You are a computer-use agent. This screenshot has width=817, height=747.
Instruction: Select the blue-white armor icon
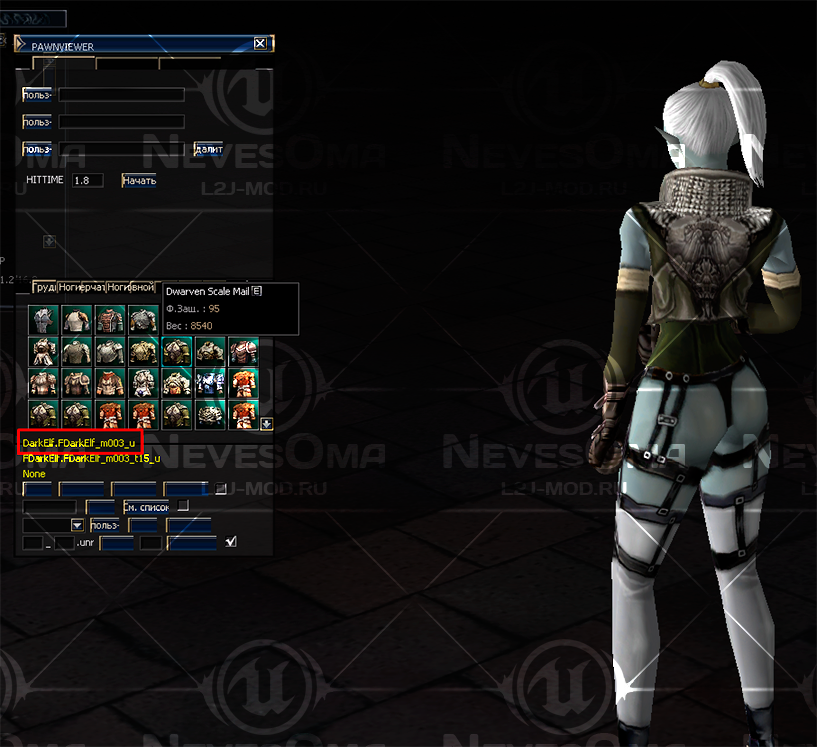point(210,382)
